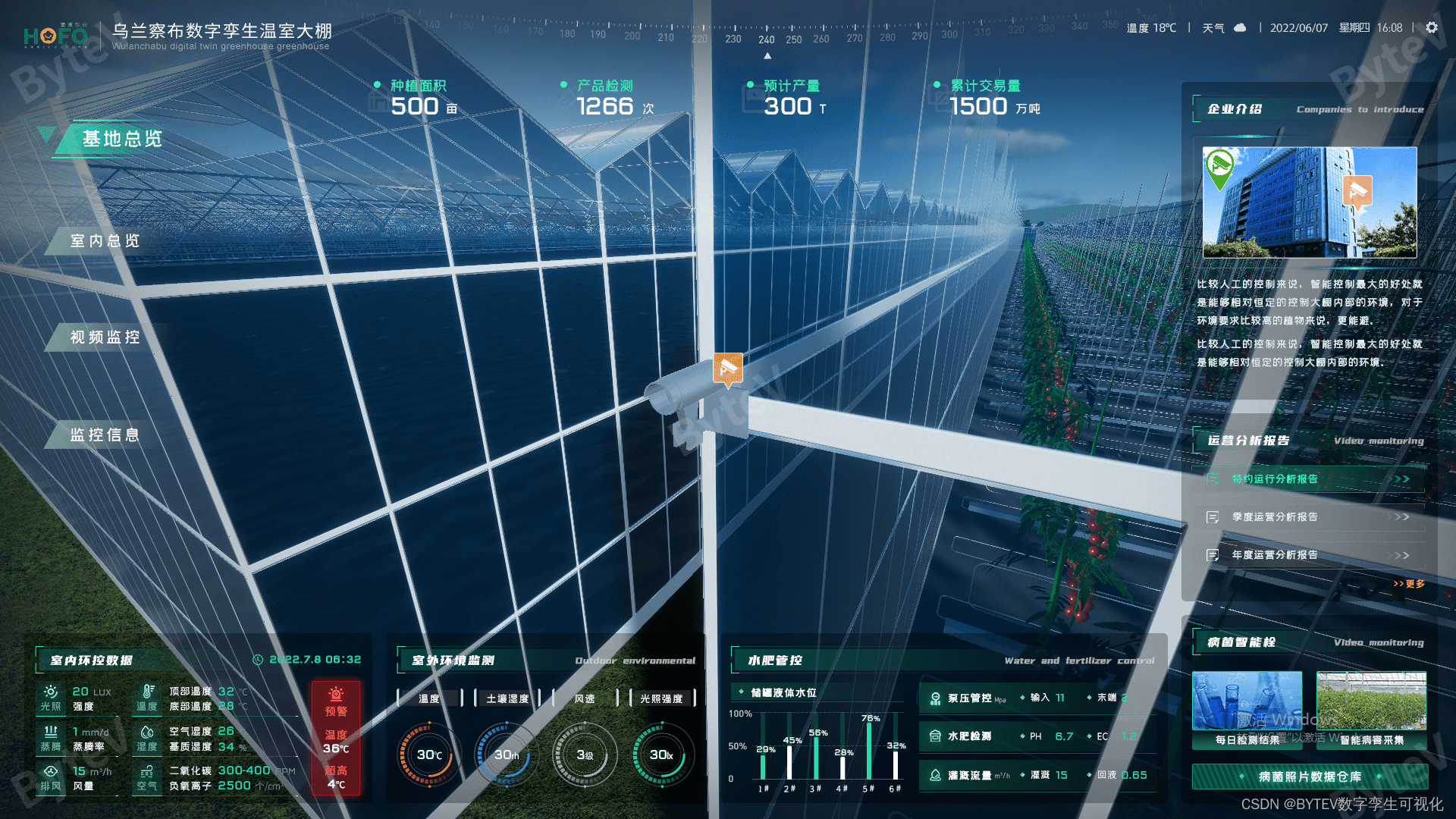Open the 室内总览 section
Image resolution: width=1456 pixels, height=819 pixels.
click(x=105, y=241)
